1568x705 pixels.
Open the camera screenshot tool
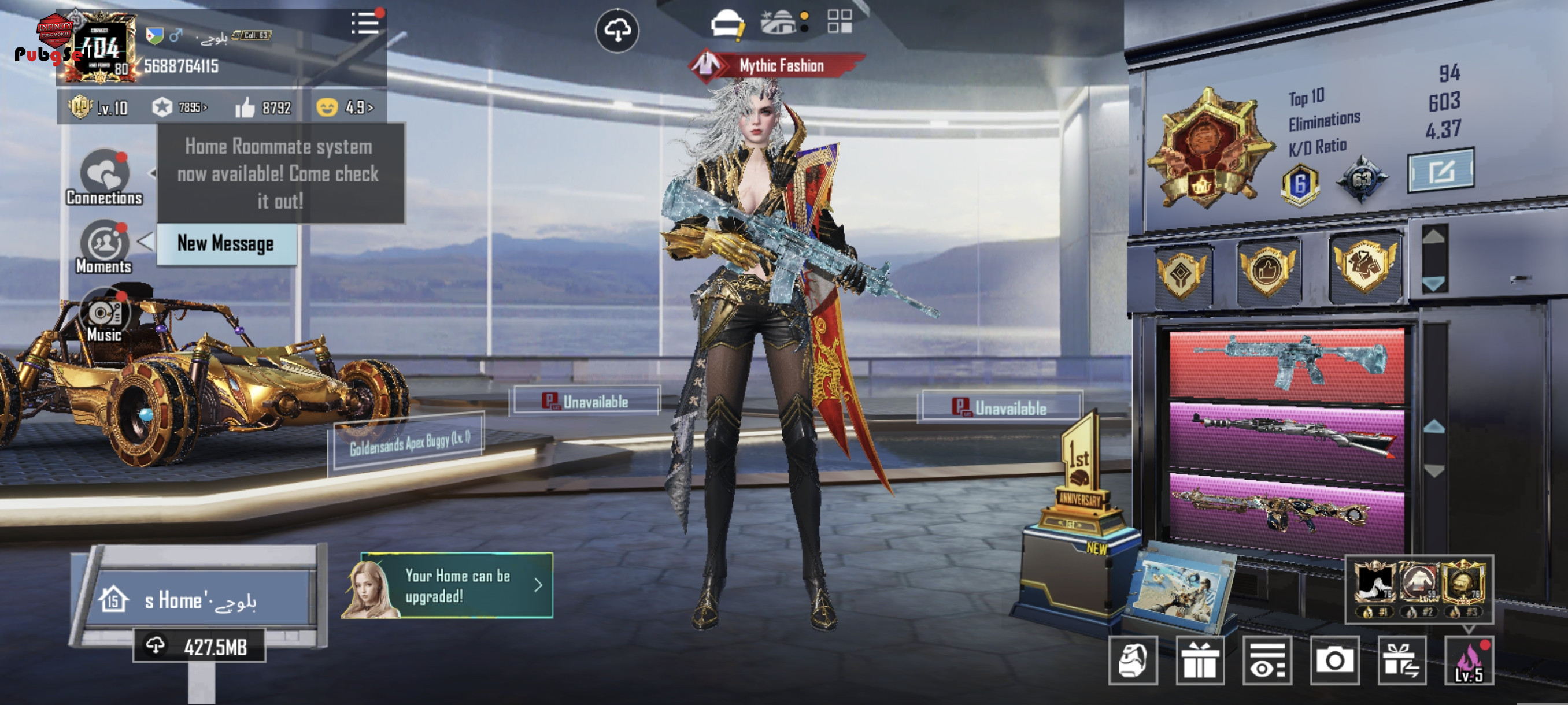pyautogui.click(x=1334, y=661)
